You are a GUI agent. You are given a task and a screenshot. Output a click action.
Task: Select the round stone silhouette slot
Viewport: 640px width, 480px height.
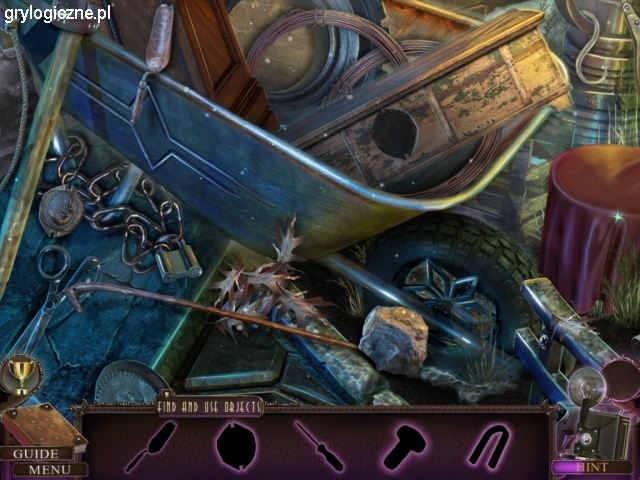point(236,445)
